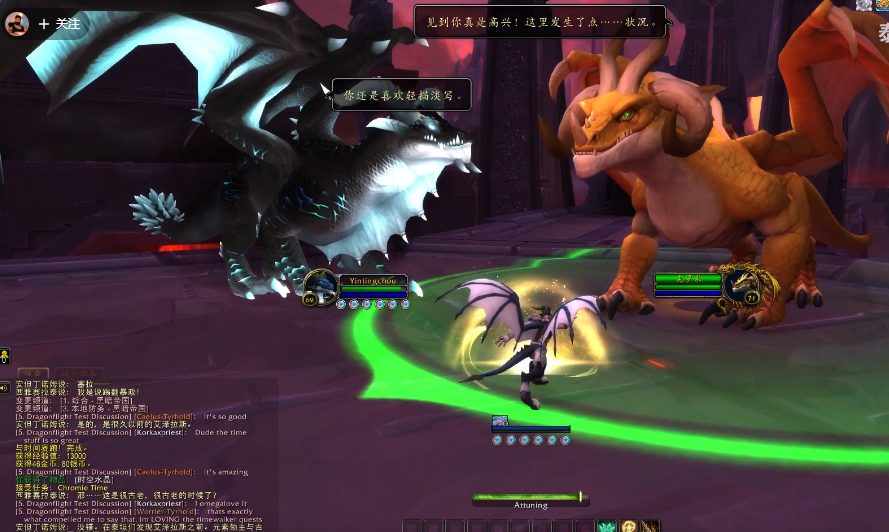Activate the orange slash ability
The height and width of the screenshot is (532, 889).
point(650,526)
